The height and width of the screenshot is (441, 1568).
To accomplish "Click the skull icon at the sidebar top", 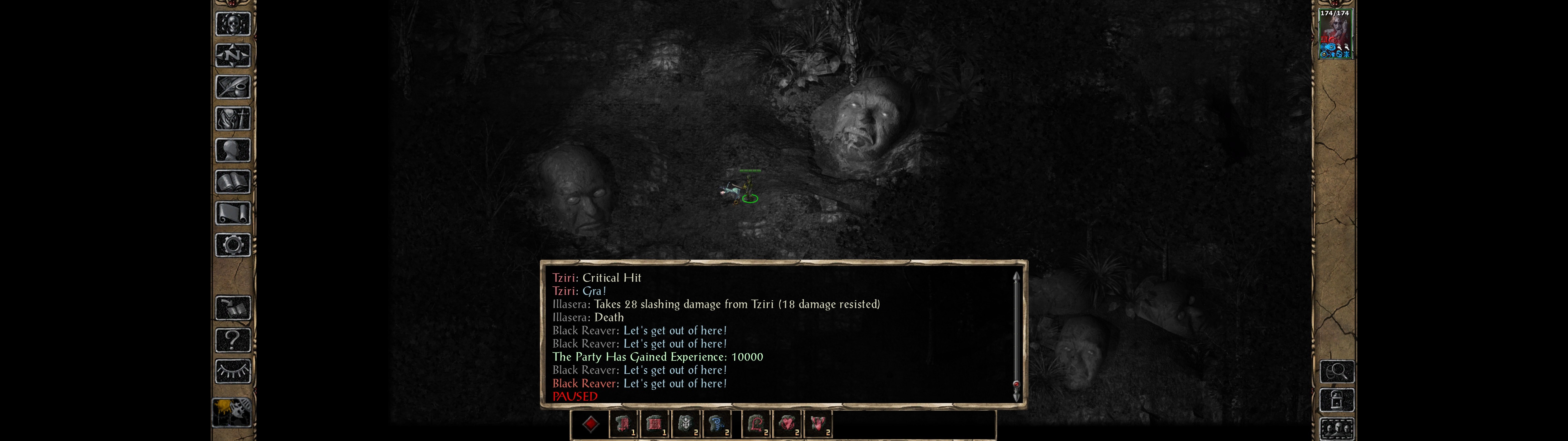I will click(232, 24).
